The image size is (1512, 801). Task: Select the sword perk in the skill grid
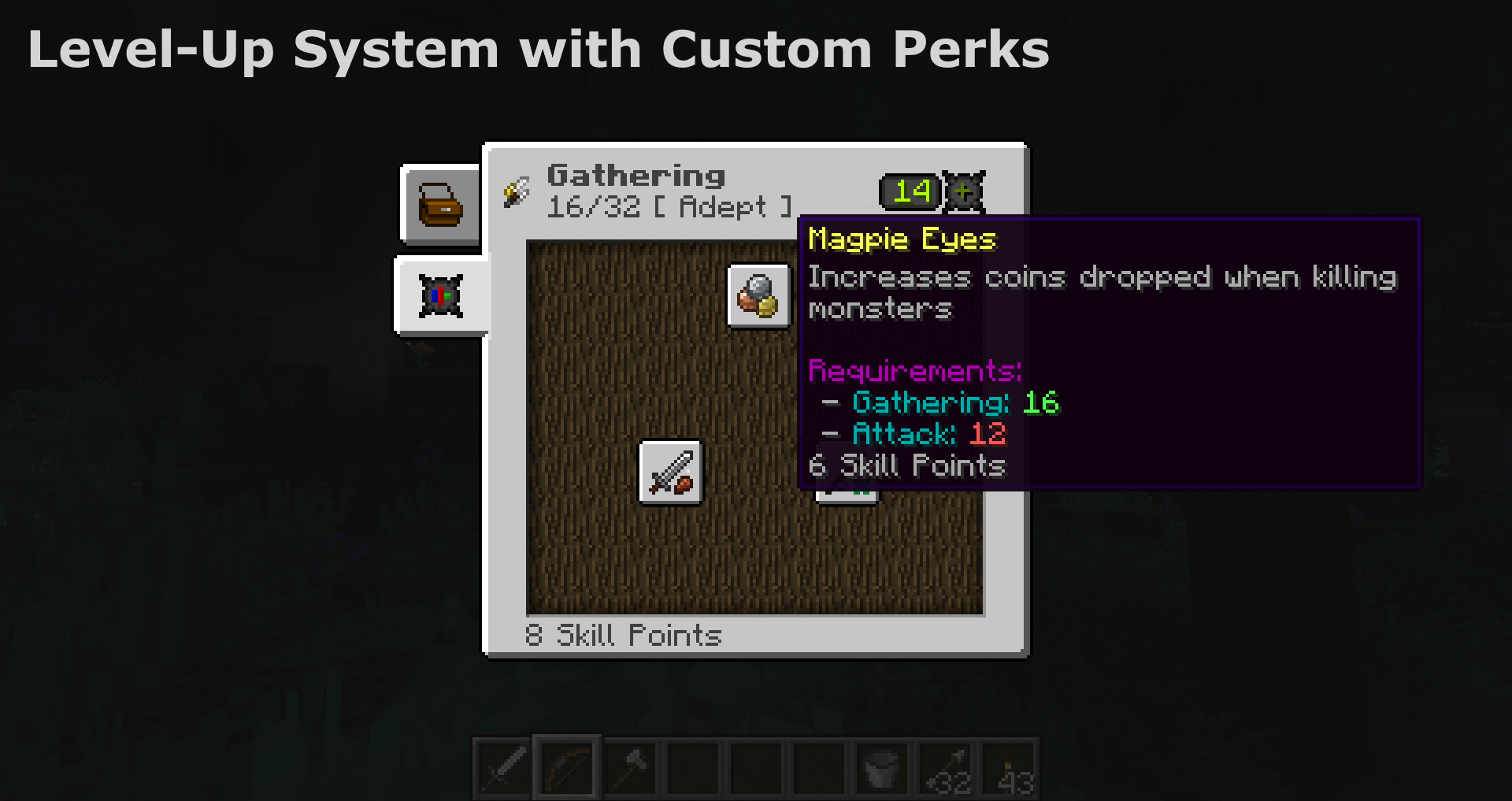pyautogui.click(x=670, y=473)
